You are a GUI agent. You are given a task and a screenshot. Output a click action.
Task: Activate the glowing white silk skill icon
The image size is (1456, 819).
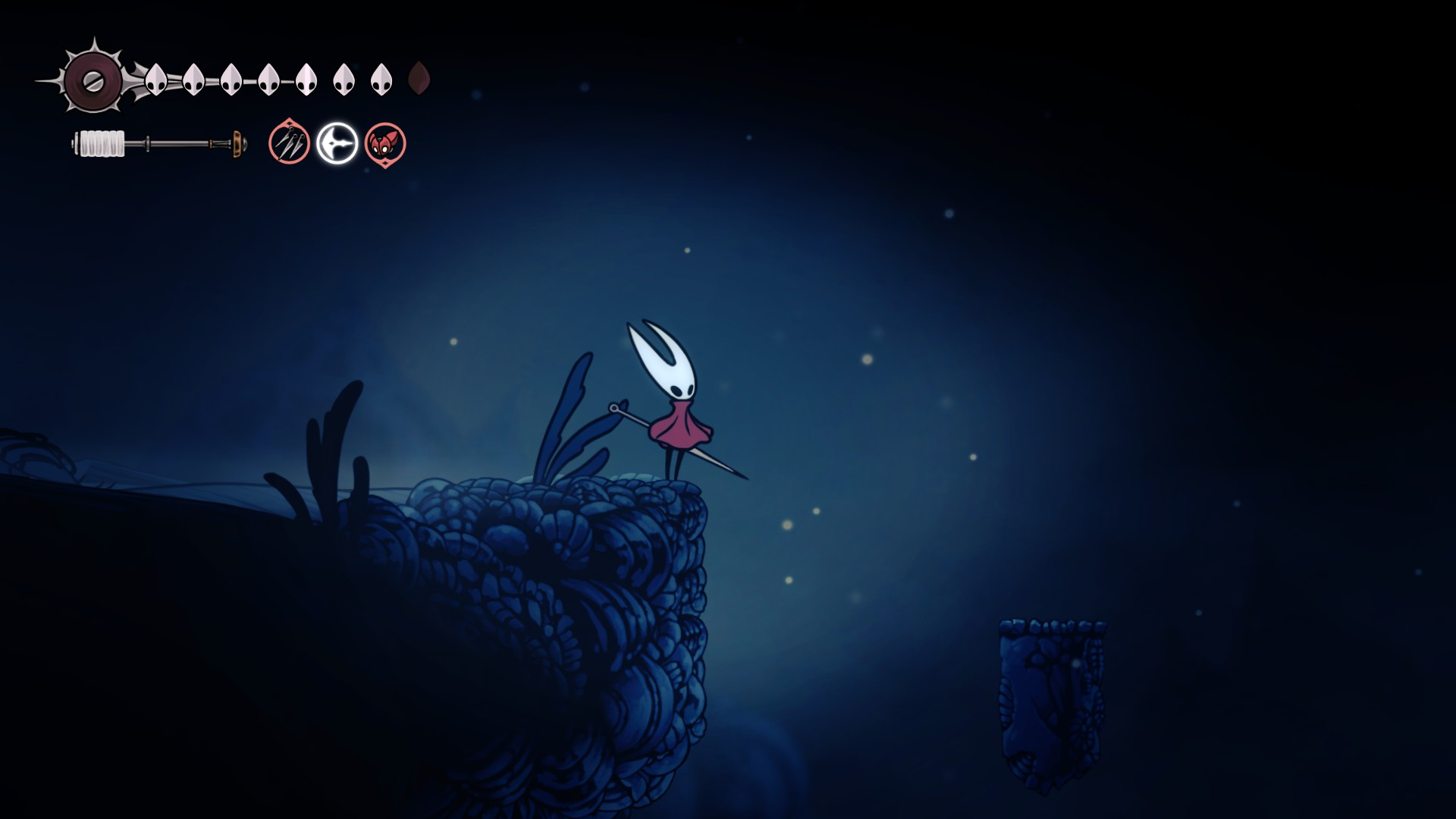point(337,143)
